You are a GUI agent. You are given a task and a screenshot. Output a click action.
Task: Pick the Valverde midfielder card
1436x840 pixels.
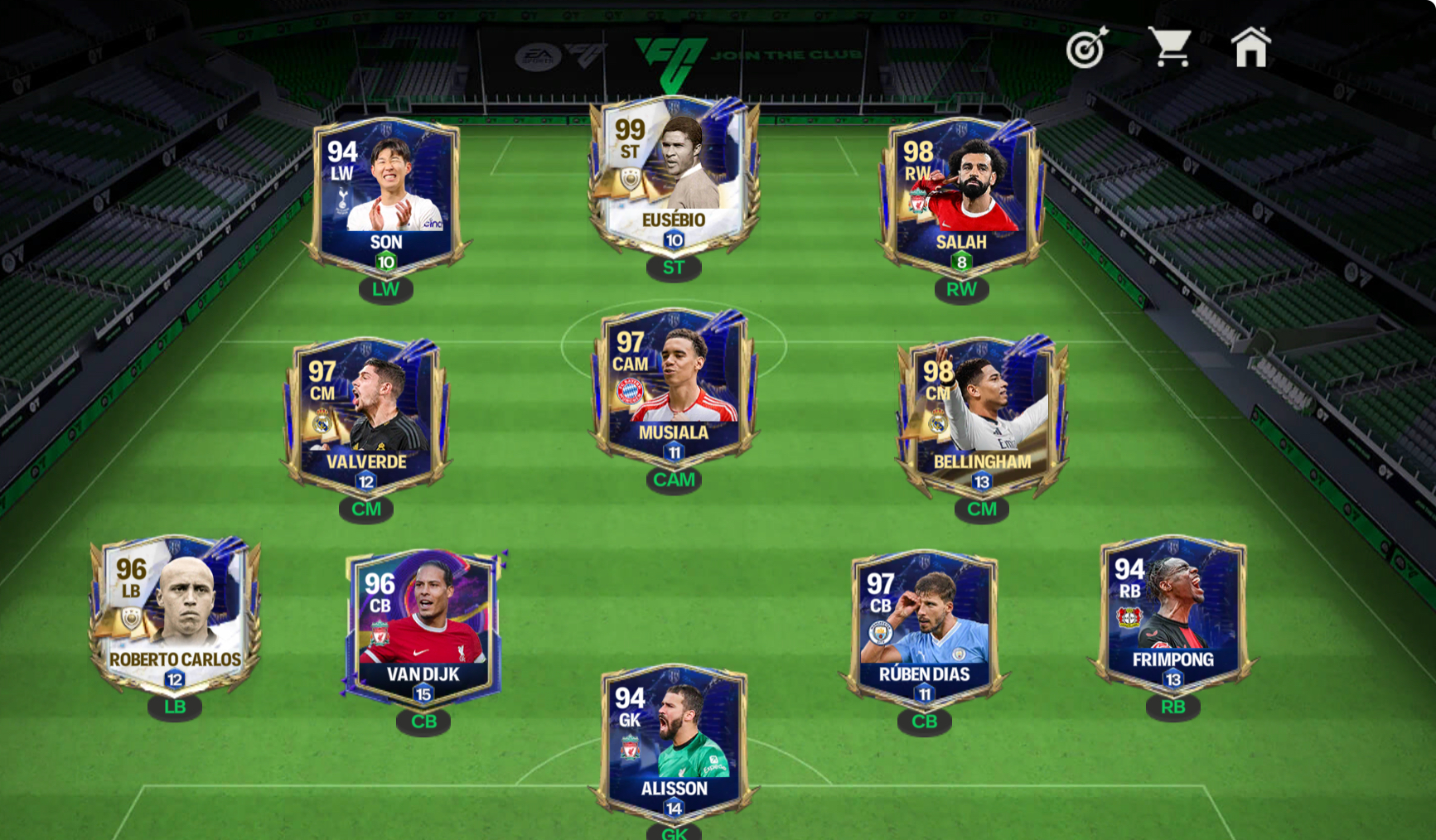click(366, 414)
